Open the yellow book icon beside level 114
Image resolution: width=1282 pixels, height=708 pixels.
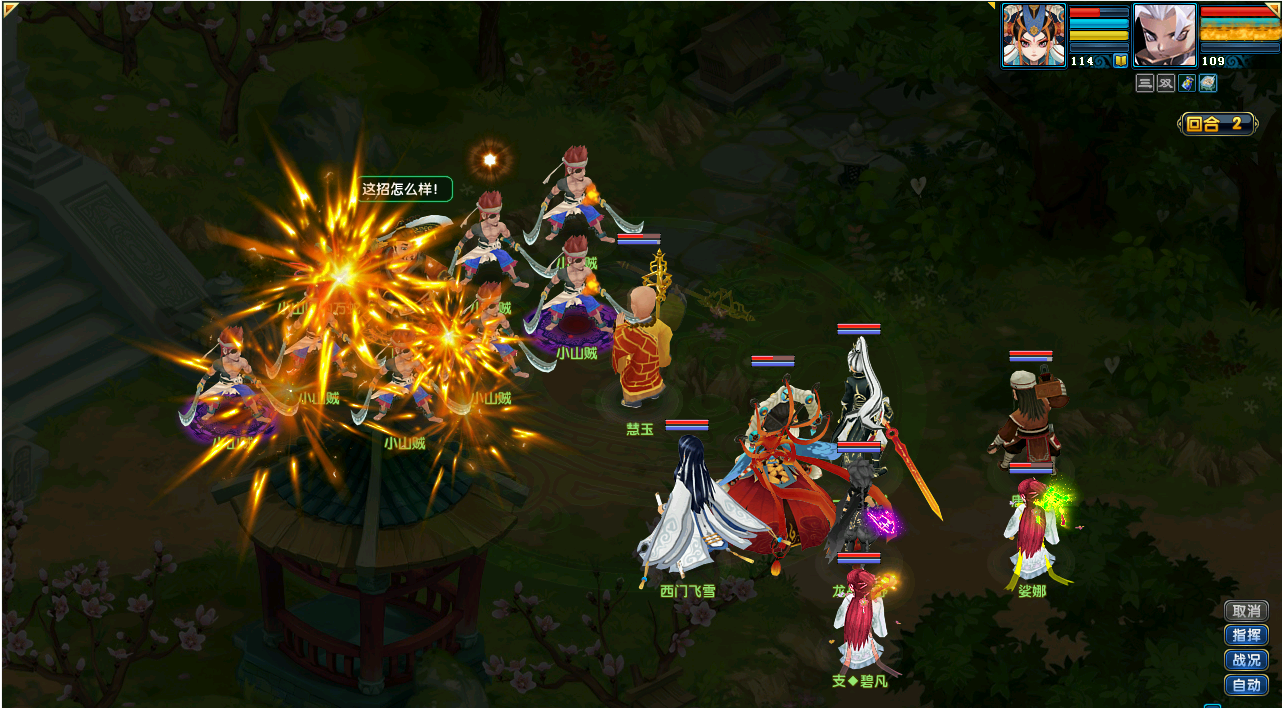pyautogui.click(x=1120, y=61)
